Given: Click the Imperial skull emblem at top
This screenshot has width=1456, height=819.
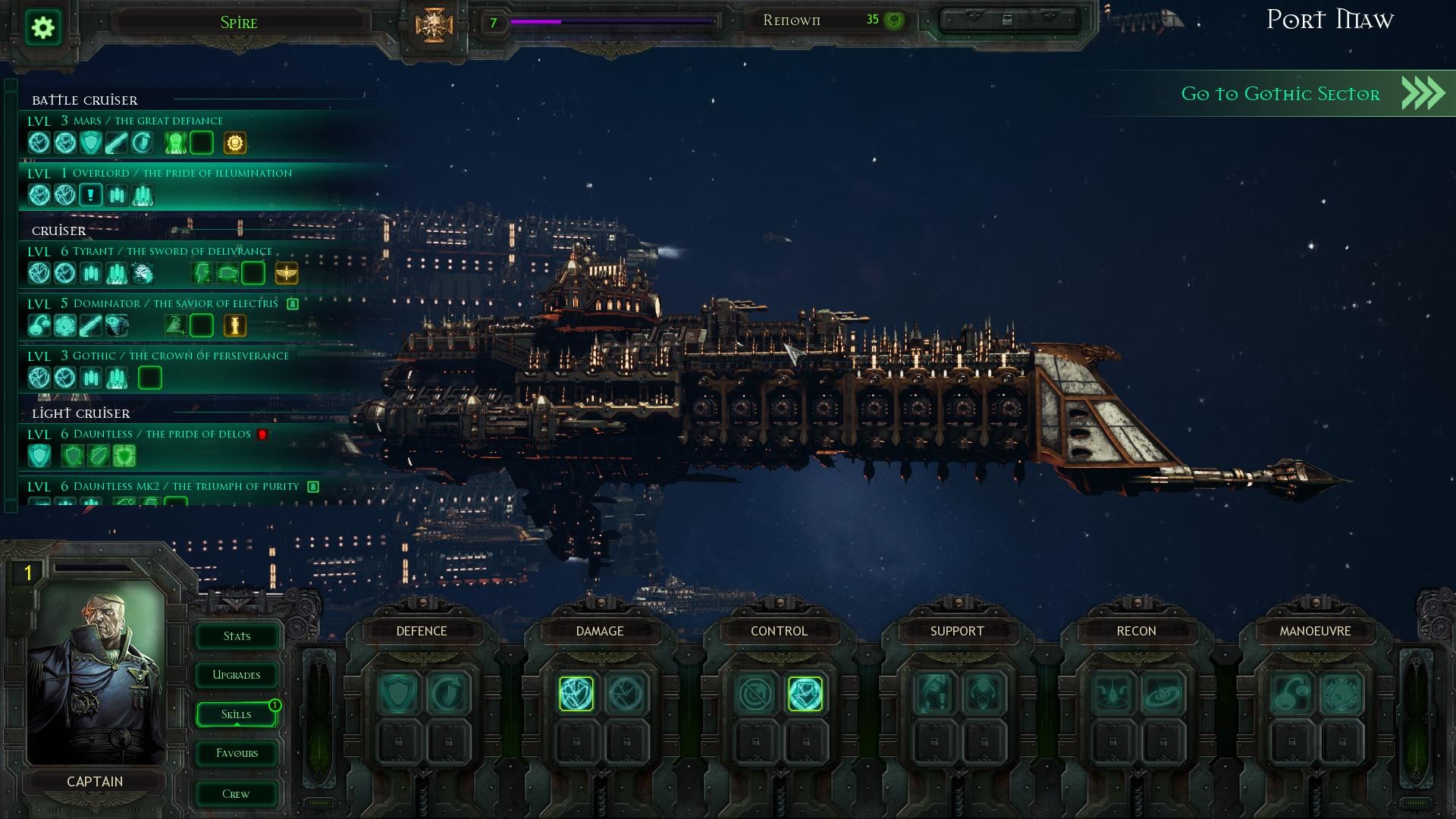Looking at the screenshot, I should [x=434, y=25].
